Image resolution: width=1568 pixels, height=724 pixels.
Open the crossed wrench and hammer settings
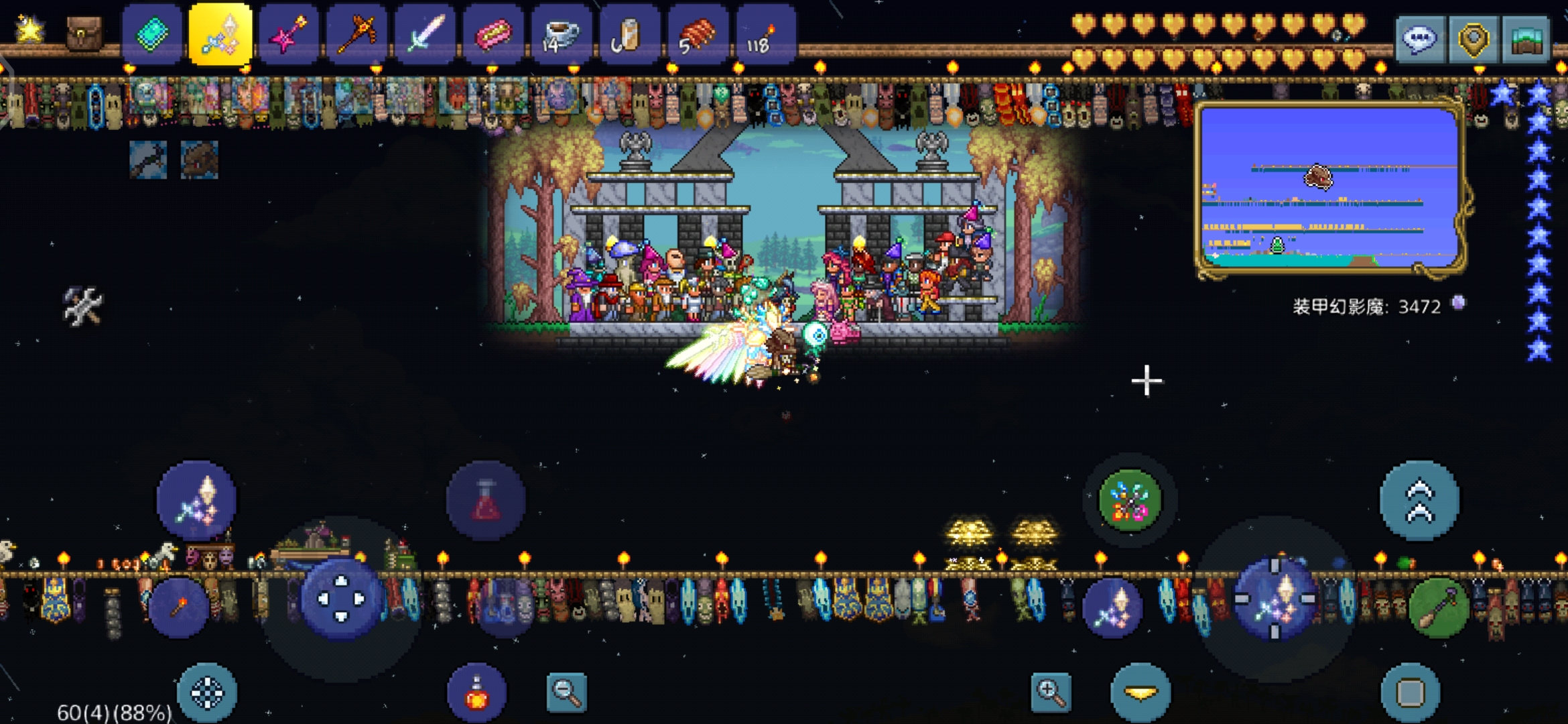[x=83, y=306]
